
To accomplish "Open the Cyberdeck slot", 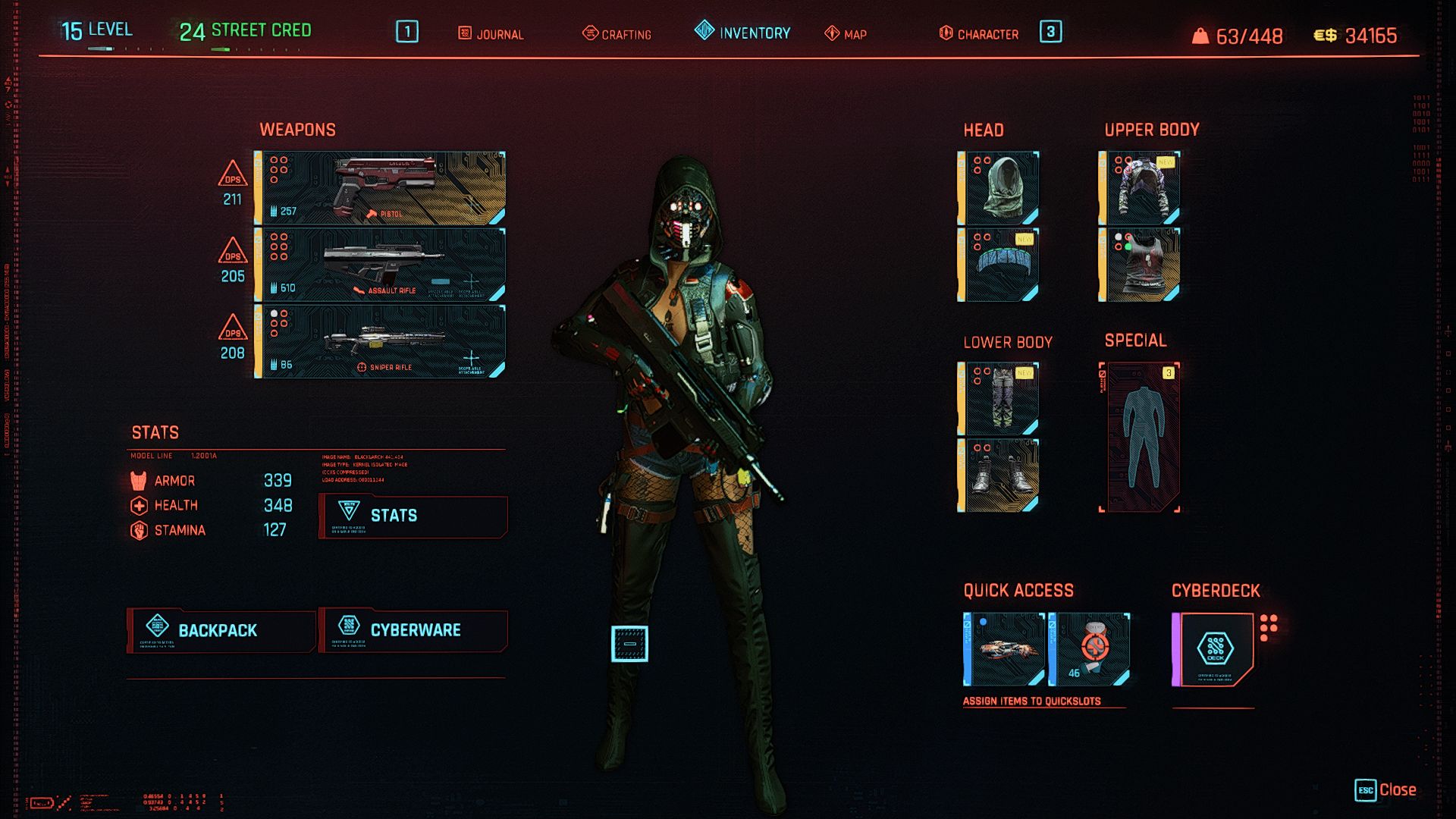I will [1213, 649].
